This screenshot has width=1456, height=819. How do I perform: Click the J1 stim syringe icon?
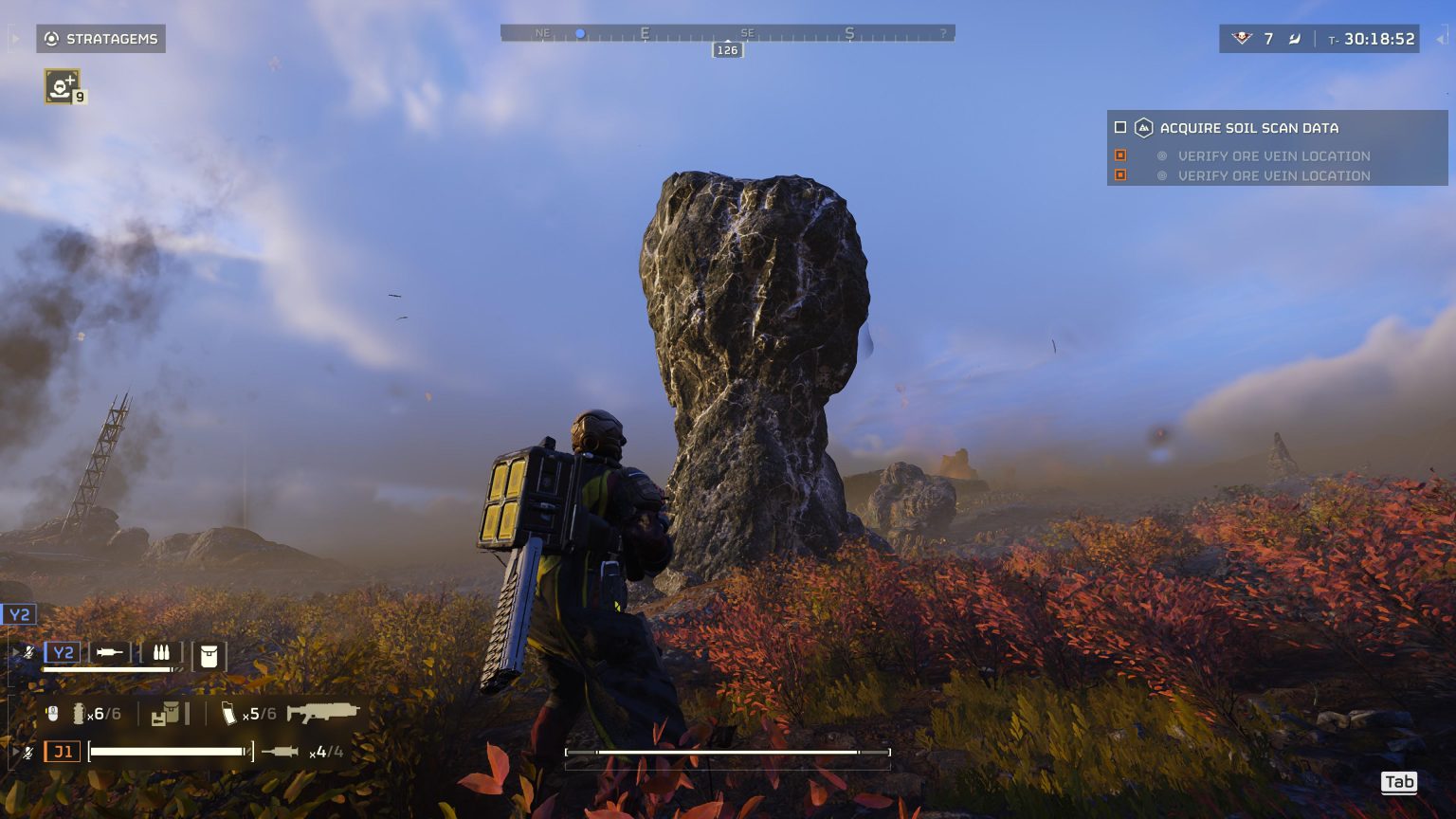(x=281, y=753)
